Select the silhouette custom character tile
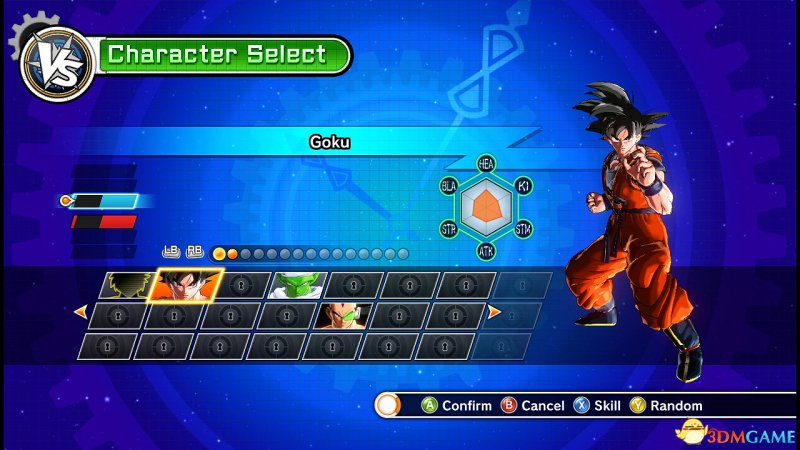Image resolution: width=800 pixels, height=450 pixels. pyautogui.click(x=128, y=286)
